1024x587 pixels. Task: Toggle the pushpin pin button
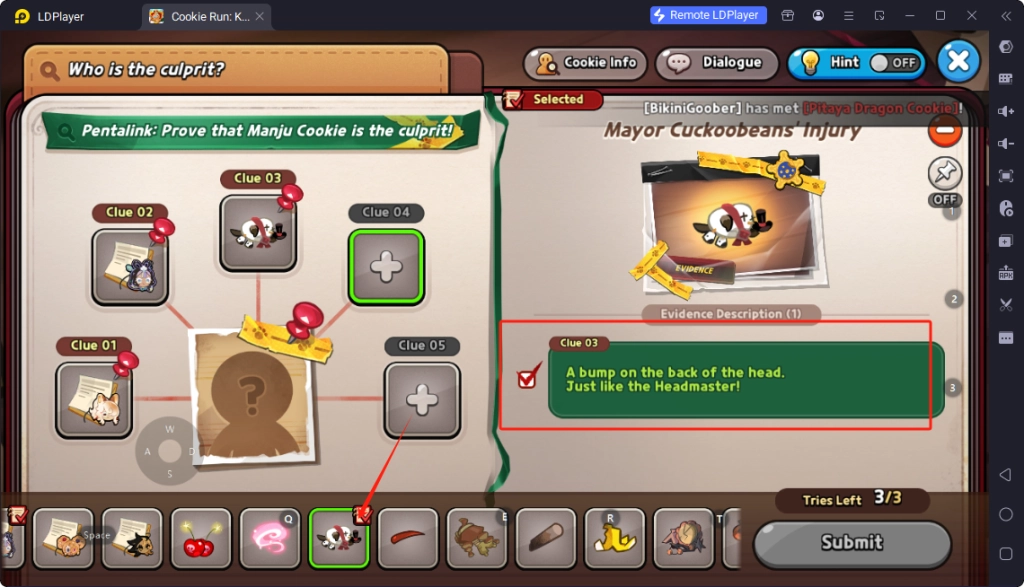pyautogui.click(x=944, y=173)
